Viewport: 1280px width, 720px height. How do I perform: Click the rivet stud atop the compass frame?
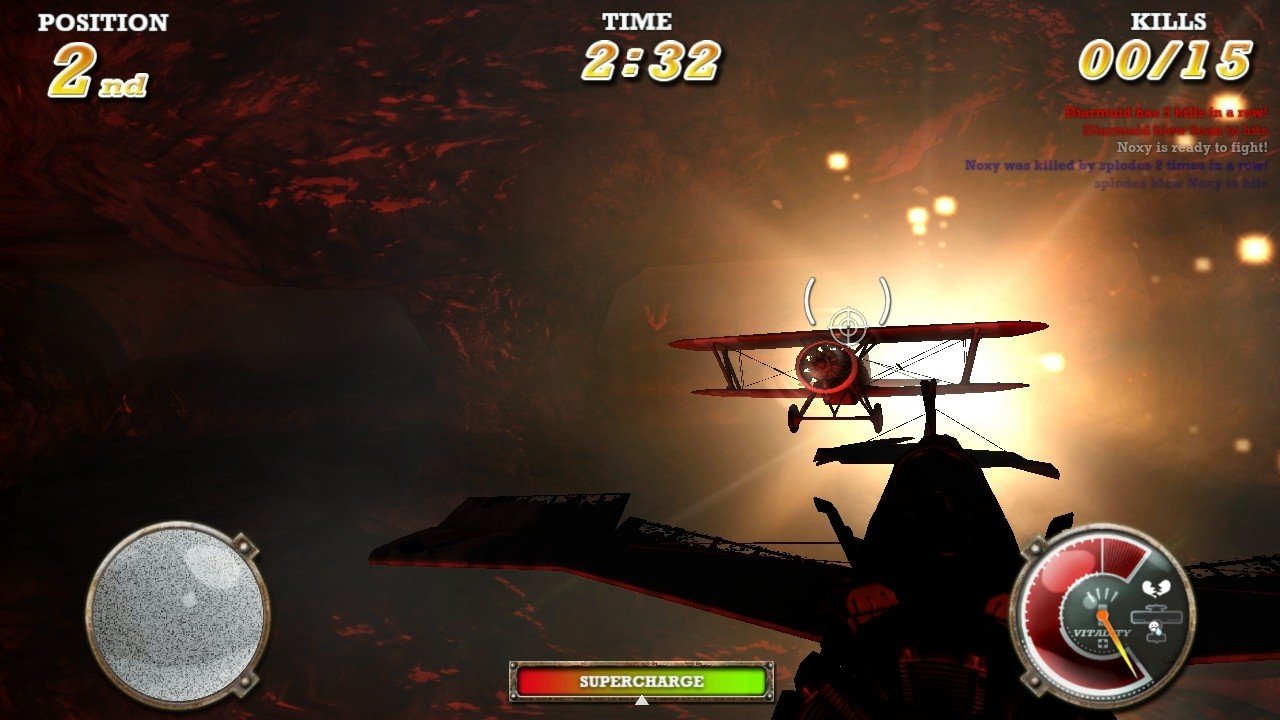[x=242, y=545]
